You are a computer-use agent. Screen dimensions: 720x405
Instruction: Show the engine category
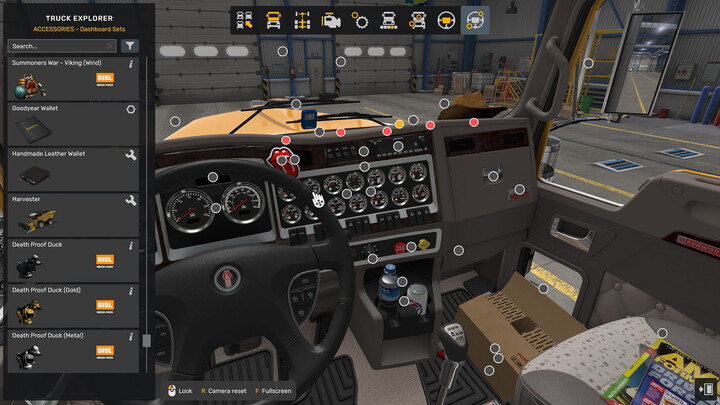331,20
